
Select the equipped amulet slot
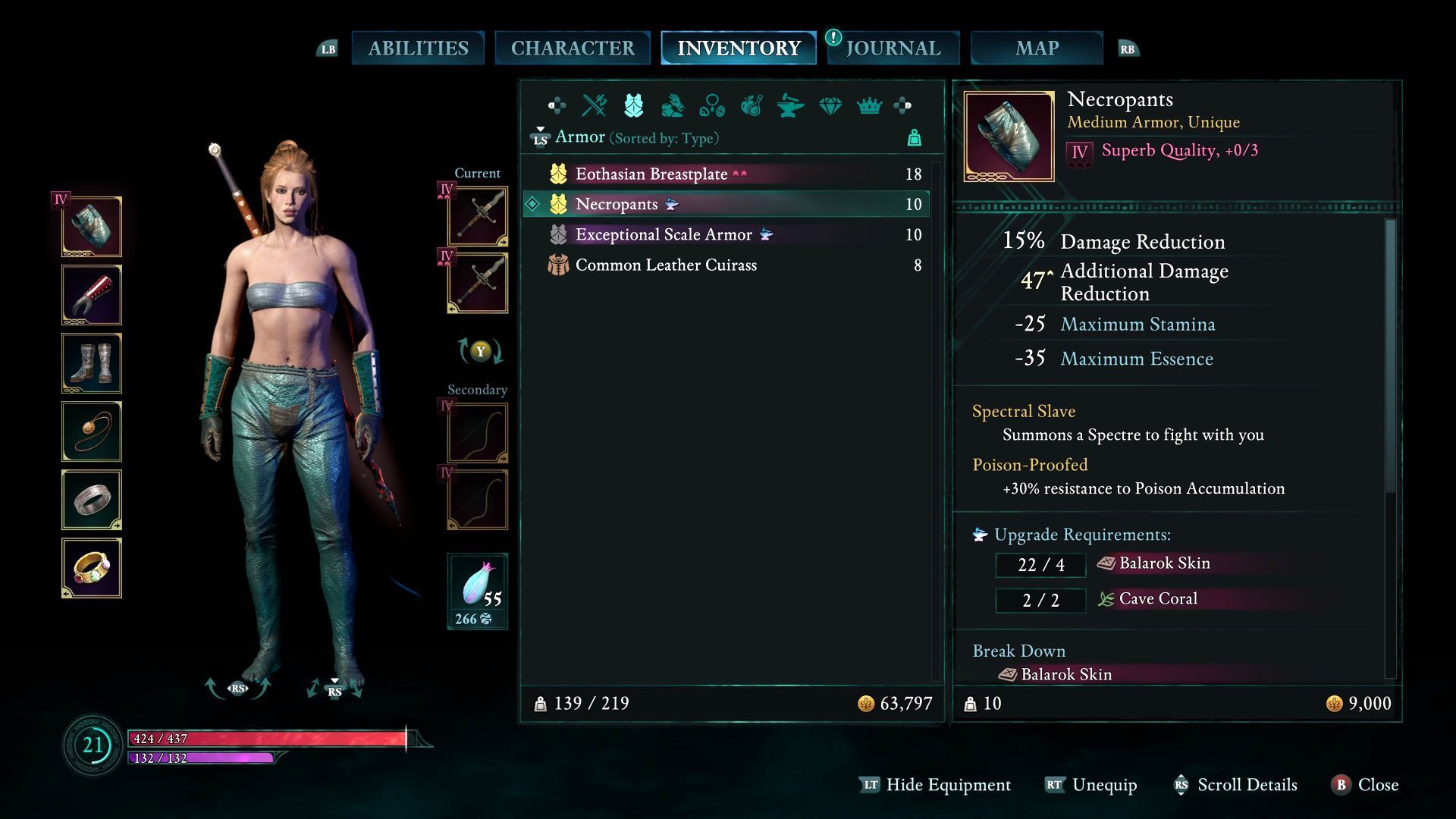pyautogui.click(x=92, y=431)
